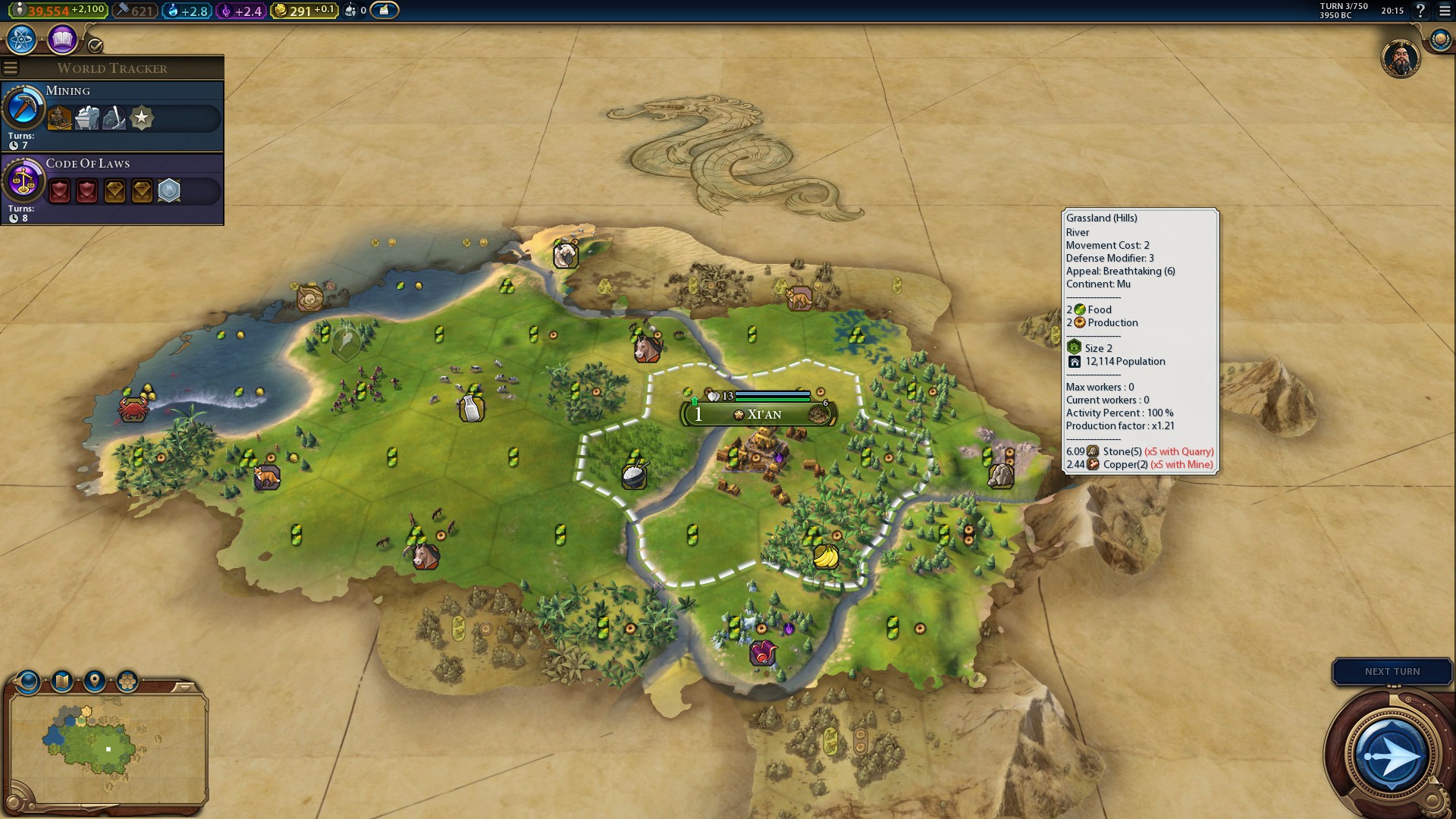1456x819 pixels.
Task: Open the map lens options
Action: coord(28,681)
